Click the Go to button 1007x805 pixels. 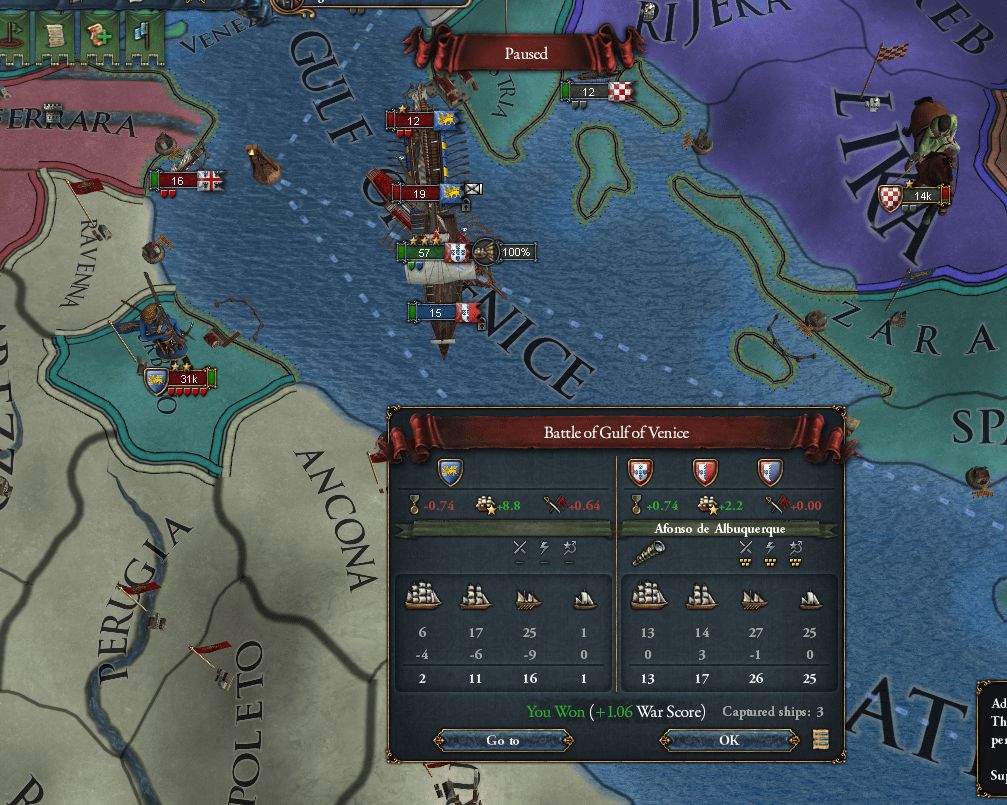click(503, 740)
